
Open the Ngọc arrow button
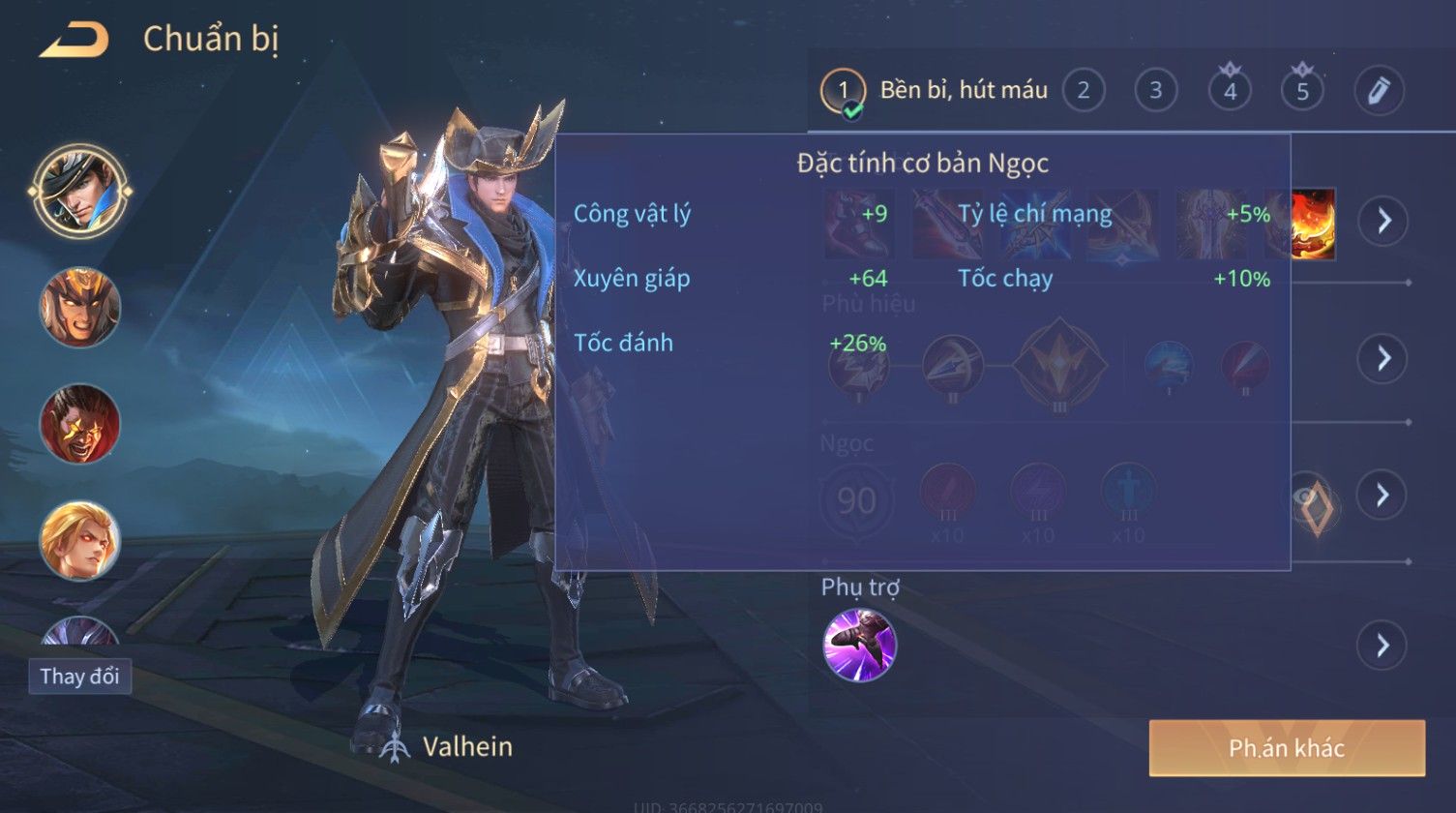pyautogui.click(x=1382, y=496)
